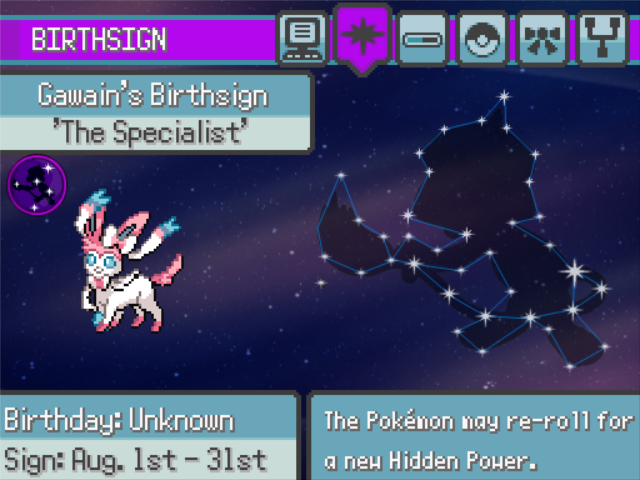Click the purple constellation sign icon
Image resolution: width=640 pixels, height=480 pixels.
pyautogui.click(x=37, y=185)
